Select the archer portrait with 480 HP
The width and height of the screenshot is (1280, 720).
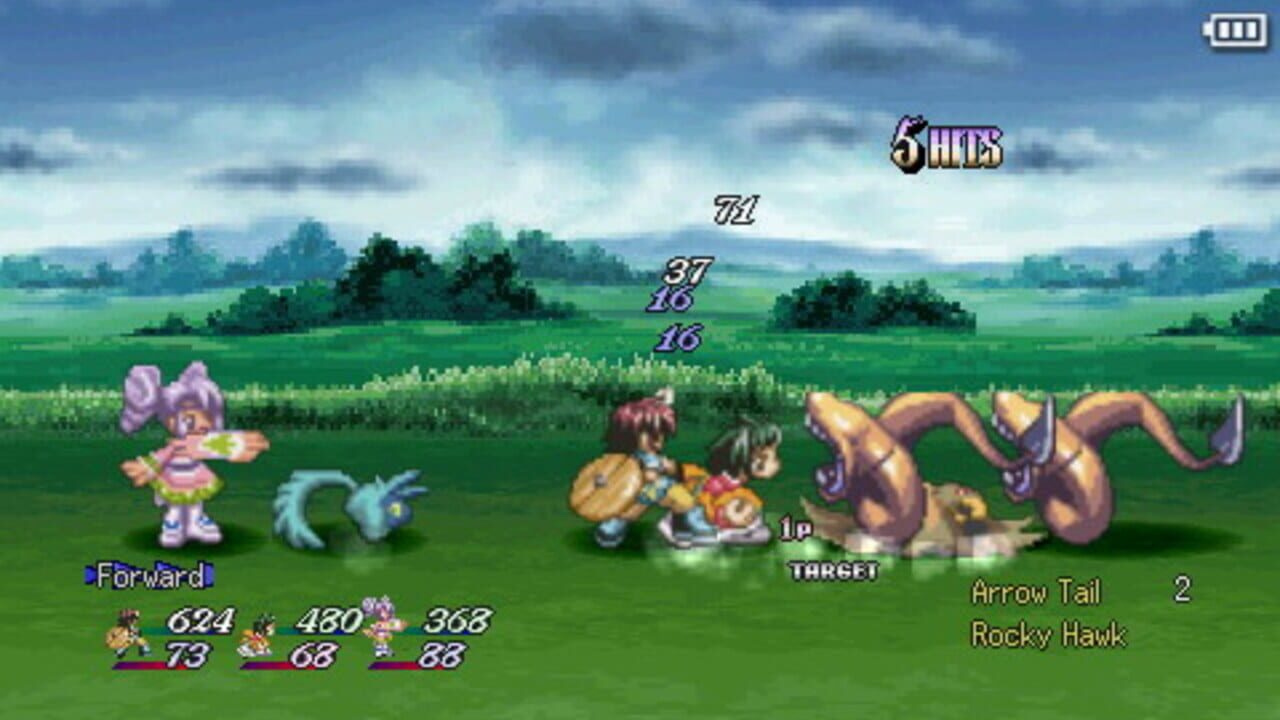tap(256, 635)
